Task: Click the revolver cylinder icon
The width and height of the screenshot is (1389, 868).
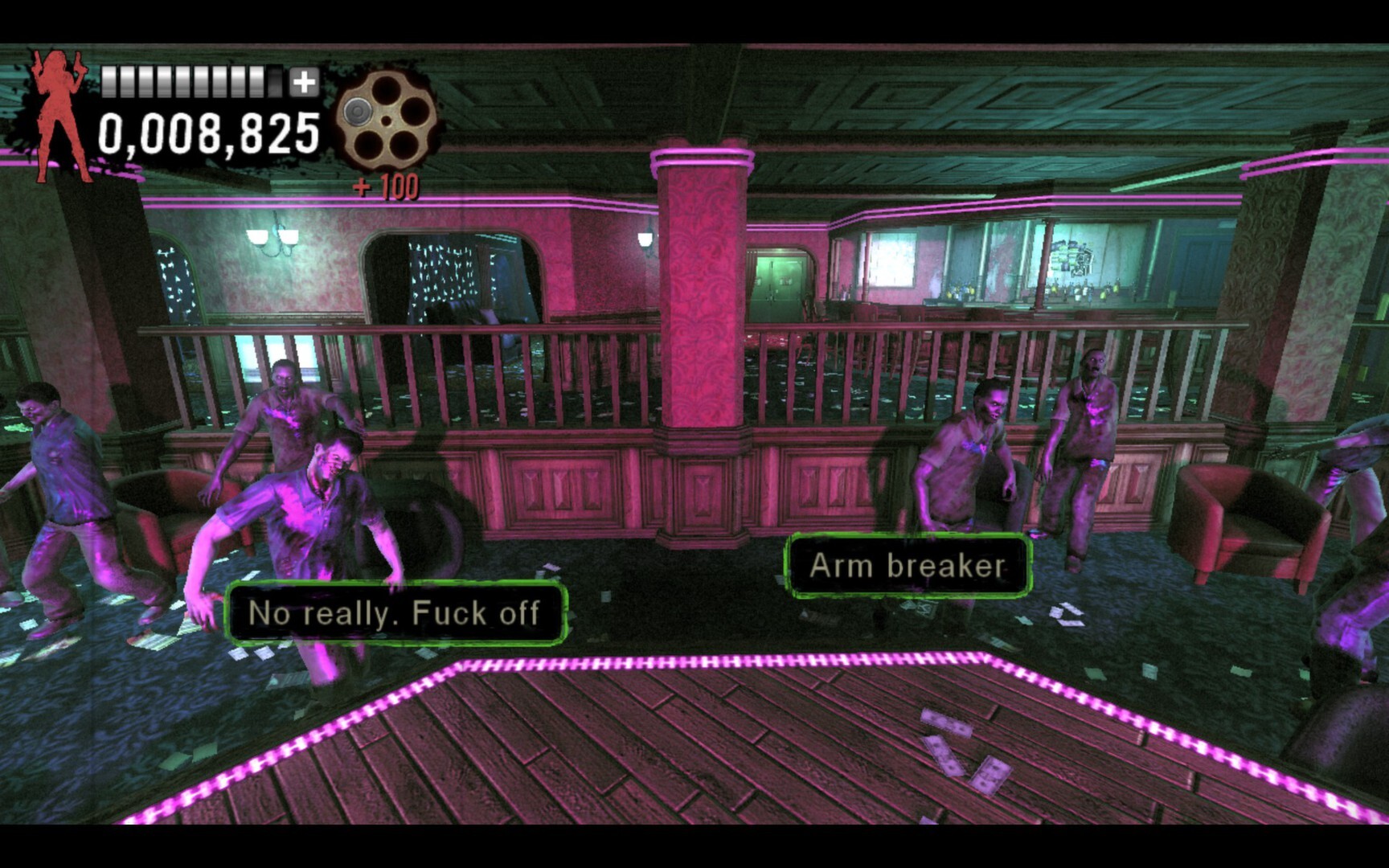Action: click(x=386, y=121)
